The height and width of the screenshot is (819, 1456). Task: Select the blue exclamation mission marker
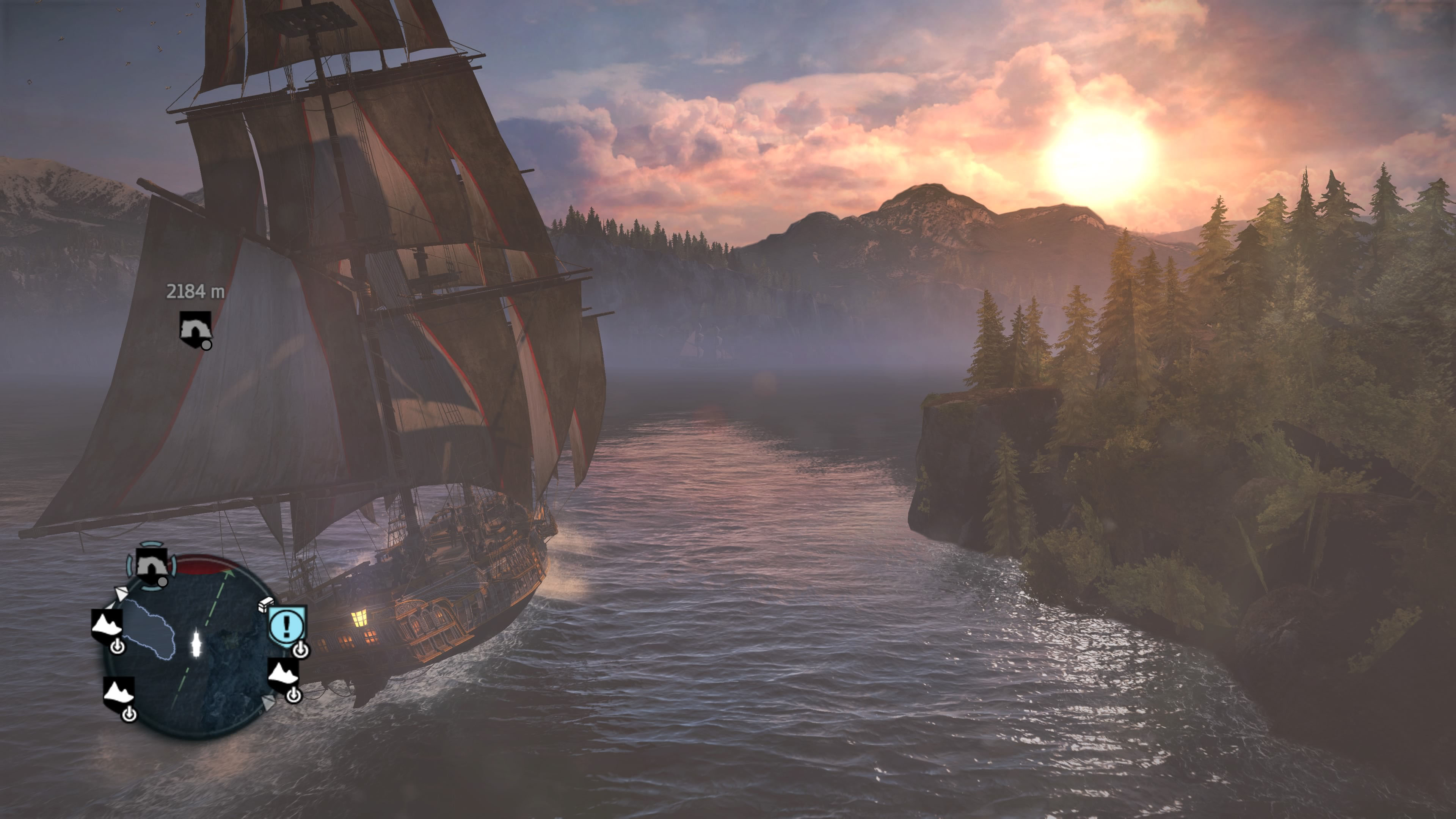click(x=287, y=625)
